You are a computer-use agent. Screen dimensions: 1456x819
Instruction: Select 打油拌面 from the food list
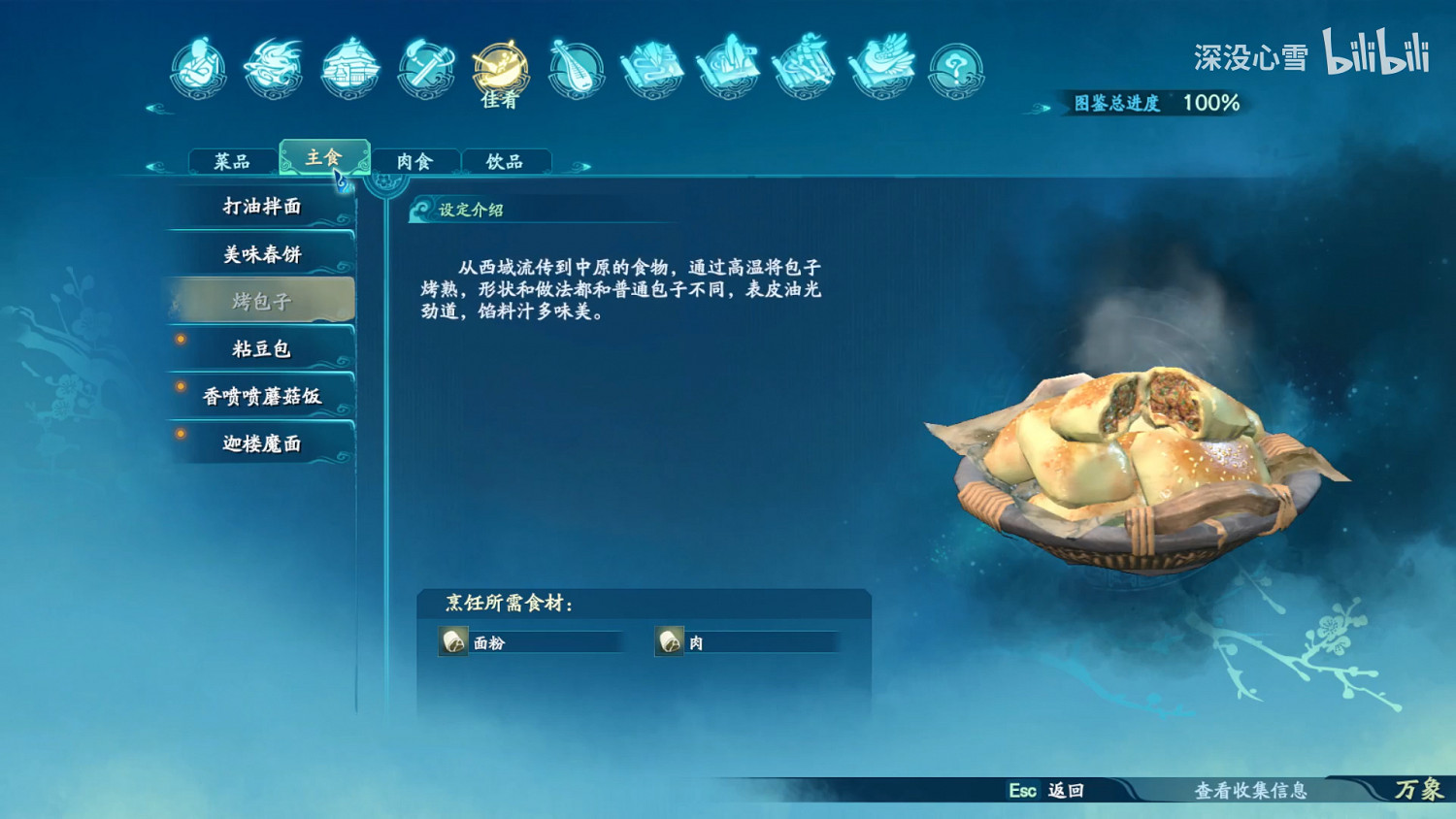pos(262,207)
